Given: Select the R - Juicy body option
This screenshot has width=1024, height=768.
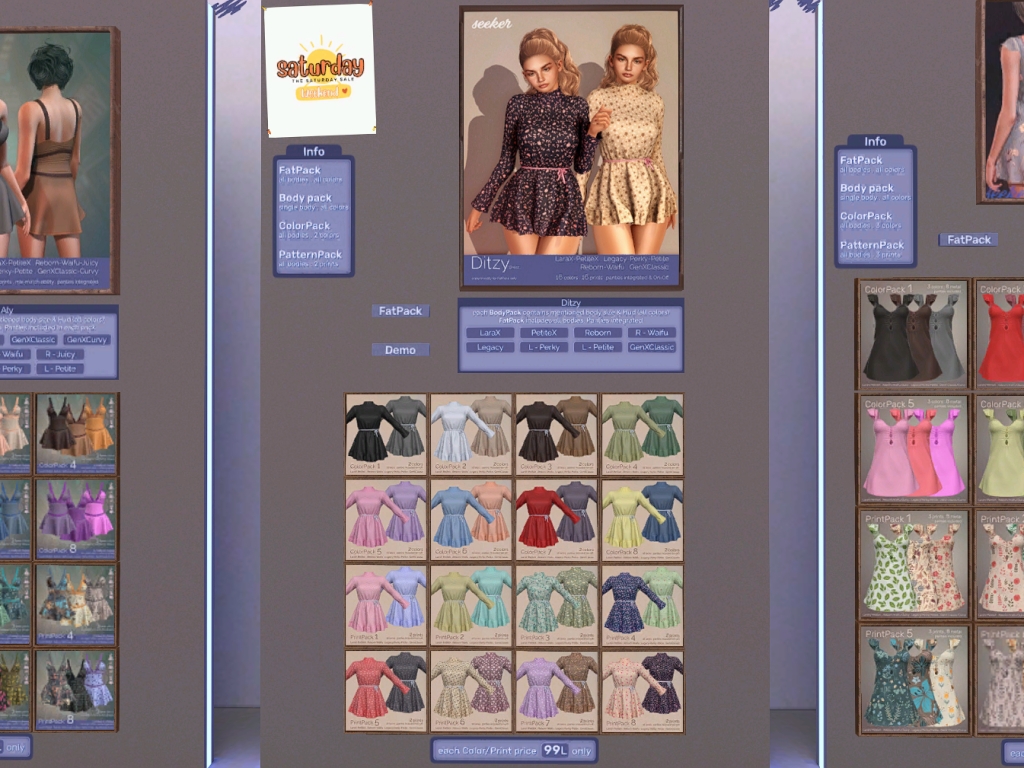Looking at the screenshot, I should point(60,354).
